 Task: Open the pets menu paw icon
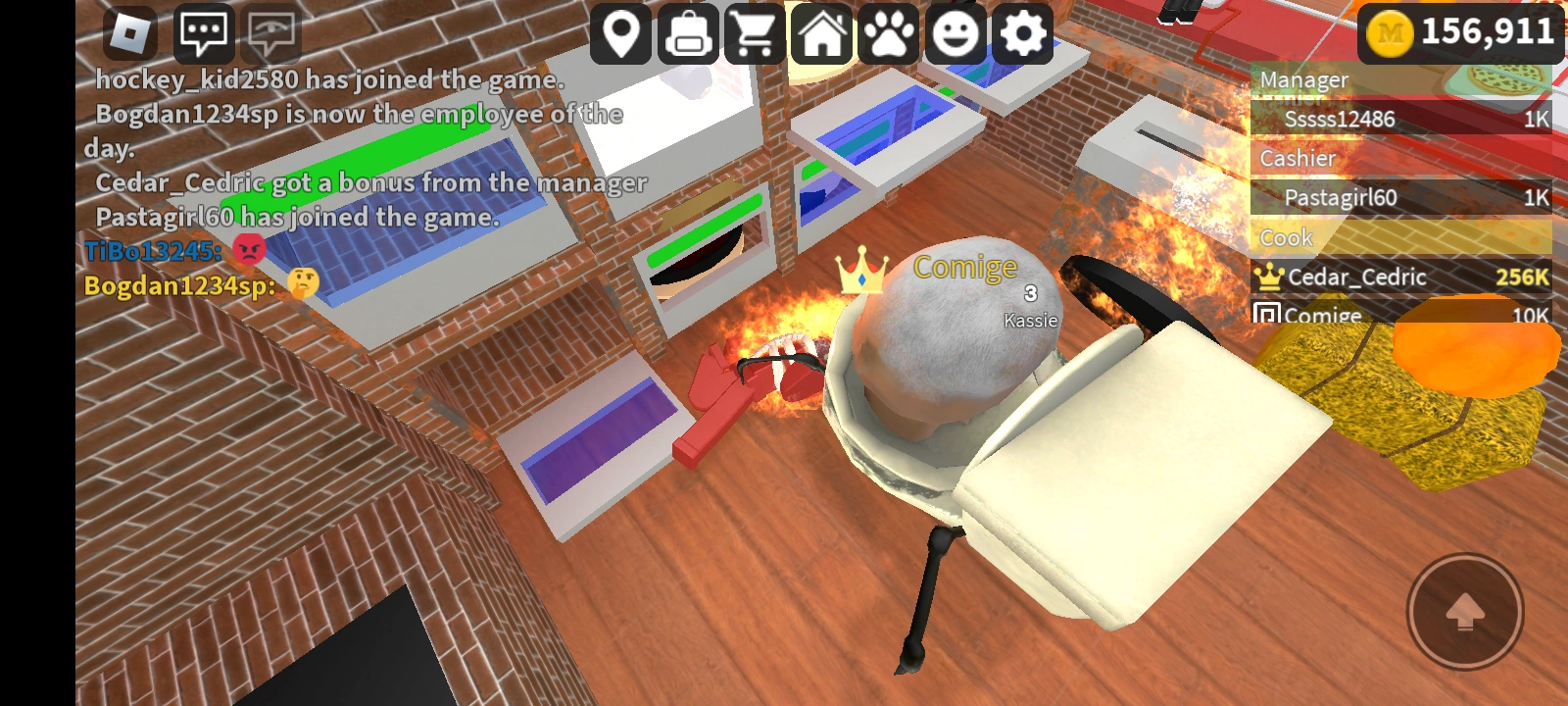(888, 33)
